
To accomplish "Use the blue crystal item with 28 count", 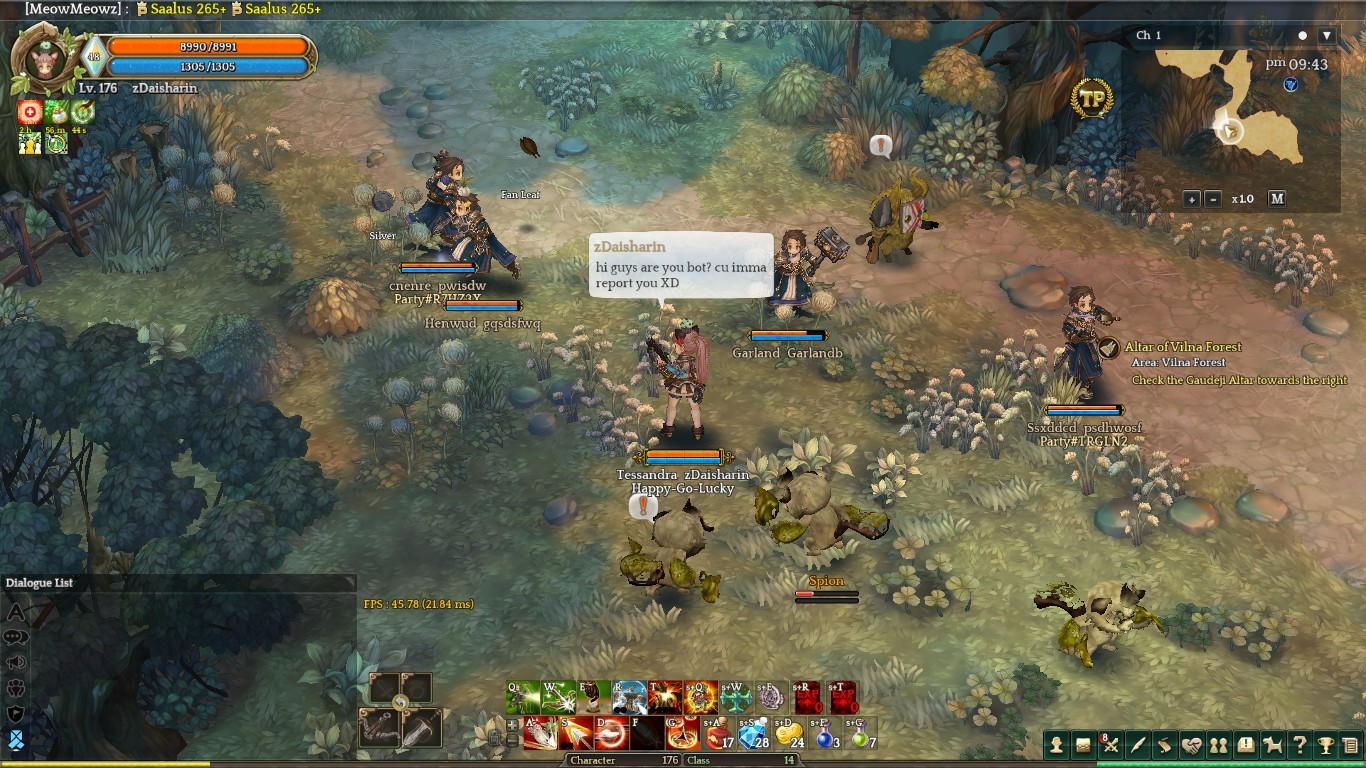I will click(x=754, y=734).
